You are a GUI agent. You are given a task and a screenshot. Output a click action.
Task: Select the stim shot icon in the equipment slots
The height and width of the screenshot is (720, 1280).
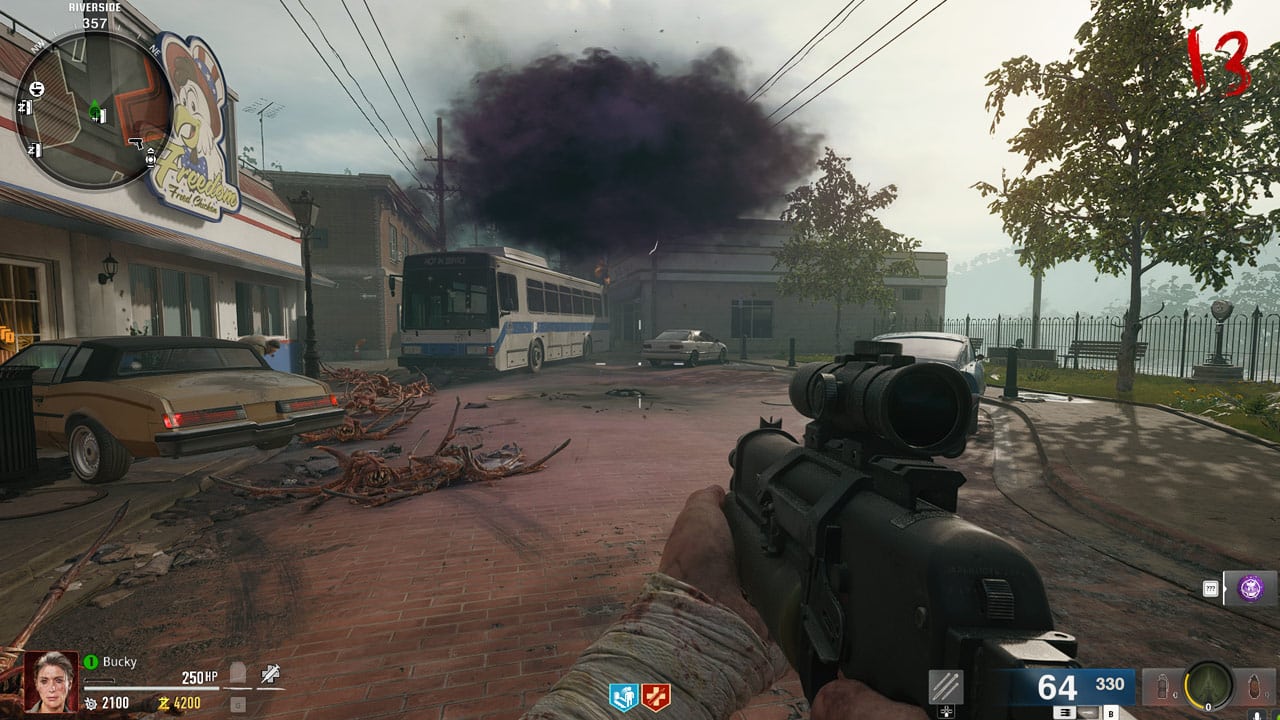pos(269,672)
